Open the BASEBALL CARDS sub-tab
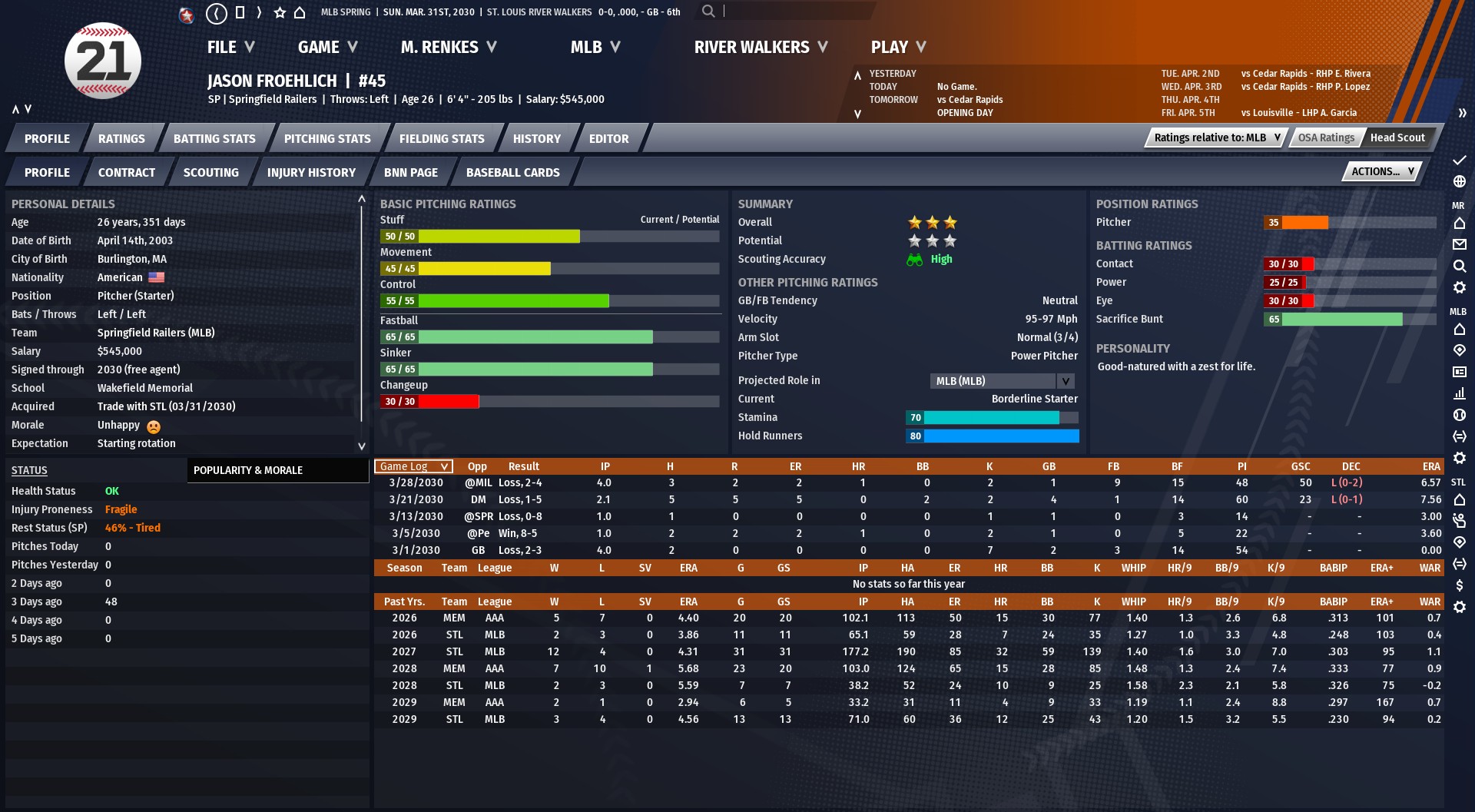Screen dimensions: 1475x812 pyautogui.click(x=512, y=173)
